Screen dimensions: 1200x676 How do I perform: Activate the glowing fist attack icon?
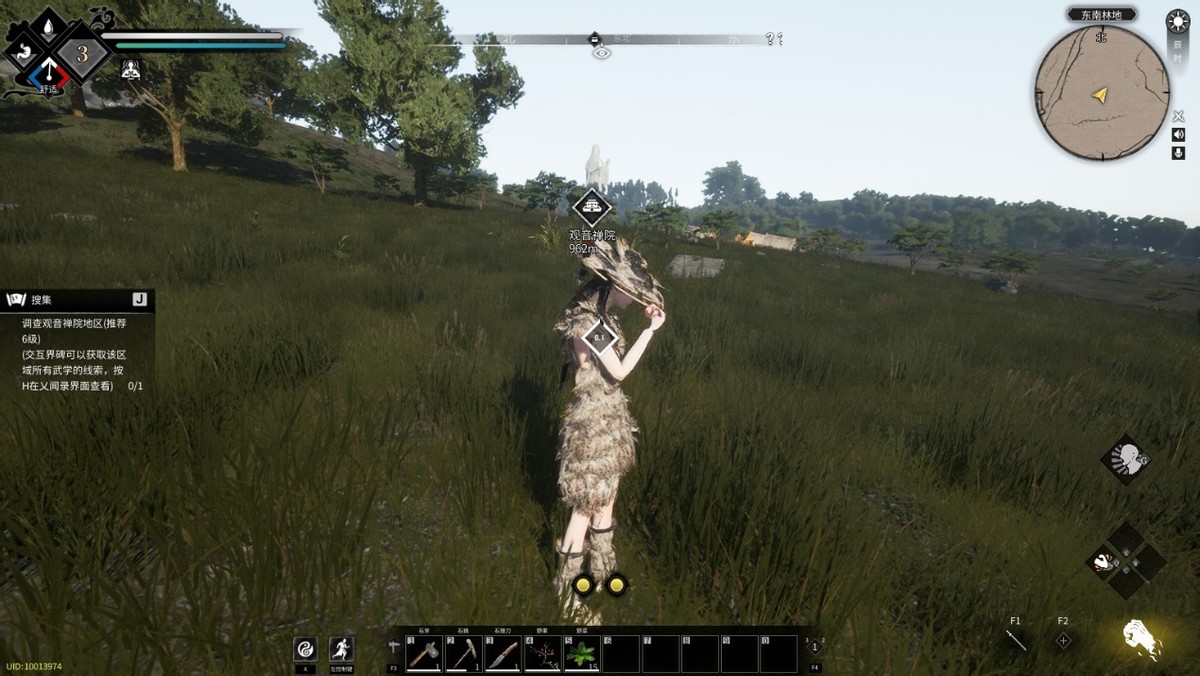pos(1140,637)
